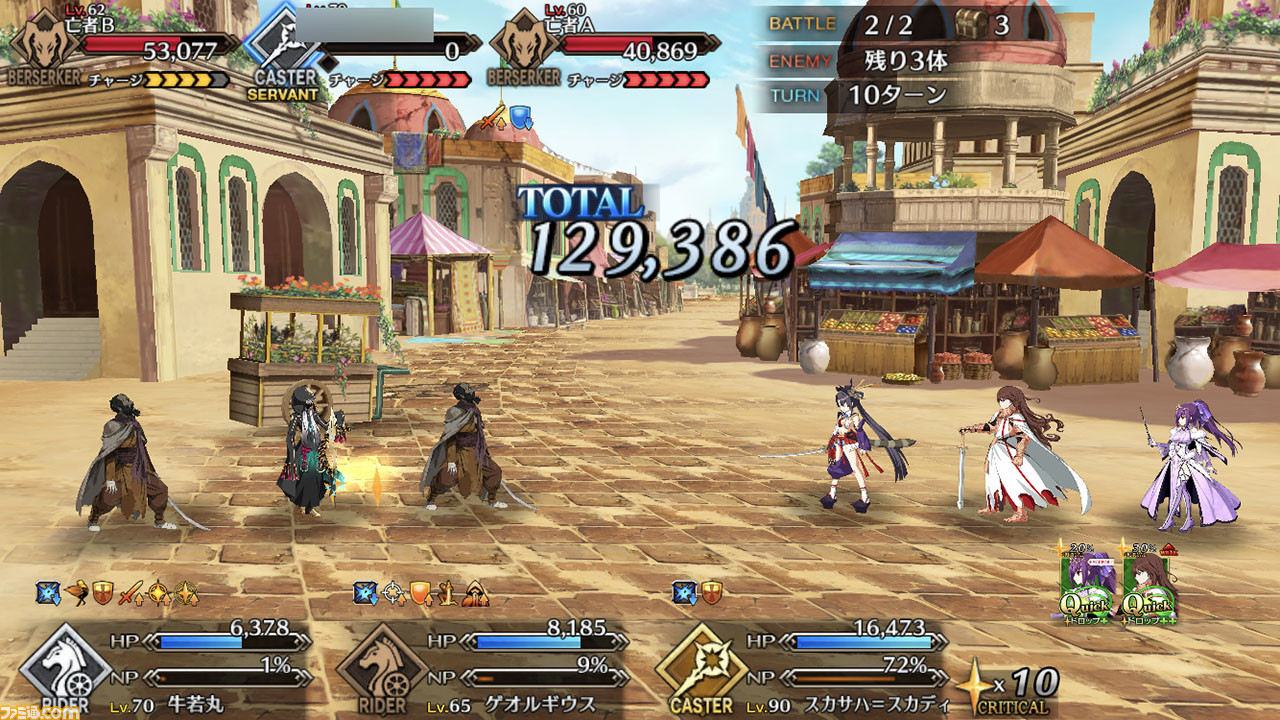Select the brown-haired Georgios Quick card
This screenshot has width=1280, height=720.
pos(1148,587)
